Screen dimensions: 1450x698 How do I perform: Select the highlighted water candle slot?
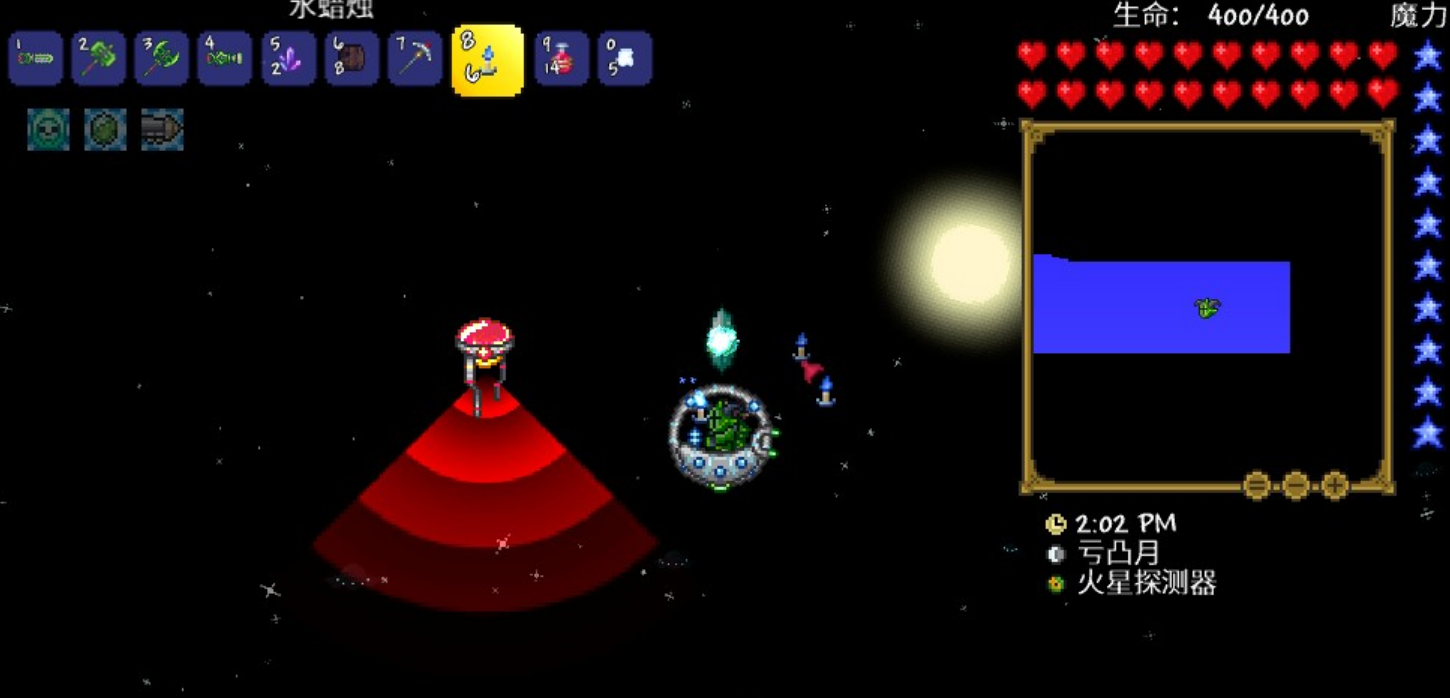(x=487, y=61)
